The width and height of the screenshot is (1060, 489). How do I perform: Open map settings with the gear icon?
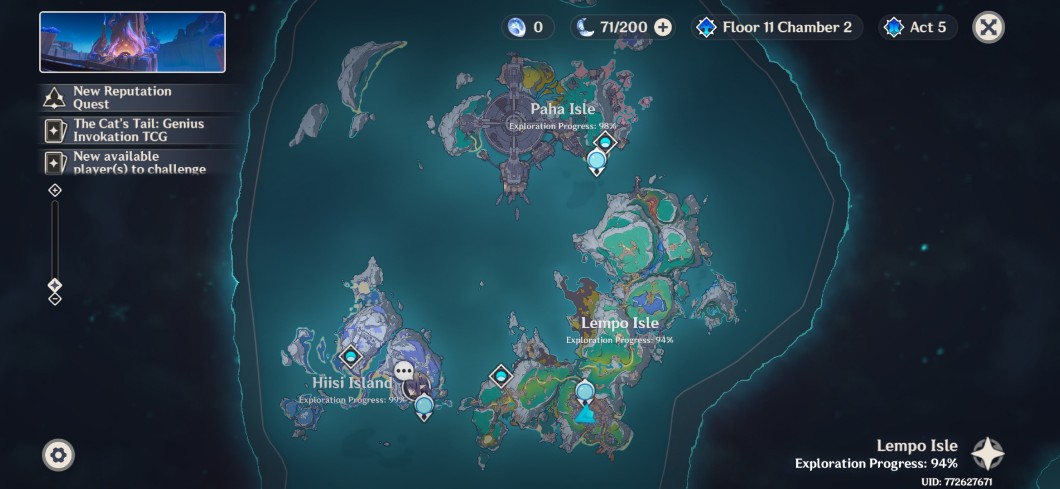point(58,455)
